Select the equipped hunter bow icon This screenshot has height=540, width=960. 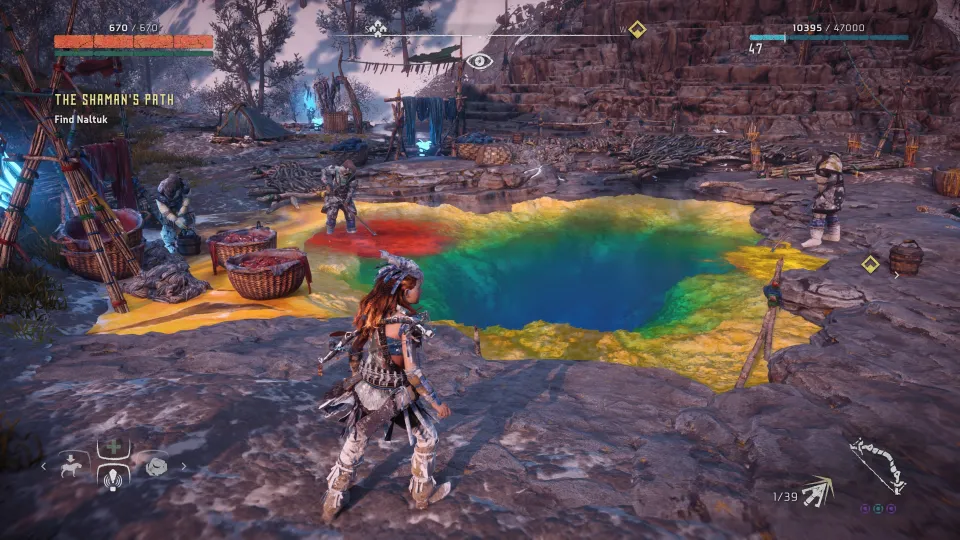click(877, 464)
